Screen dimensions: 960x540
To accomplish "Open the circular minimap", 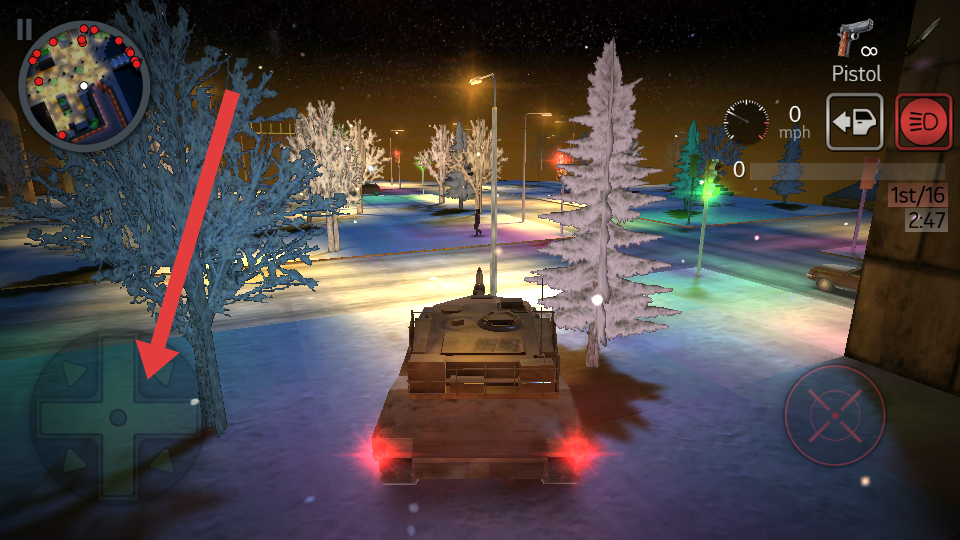I will tap(84, 83).
